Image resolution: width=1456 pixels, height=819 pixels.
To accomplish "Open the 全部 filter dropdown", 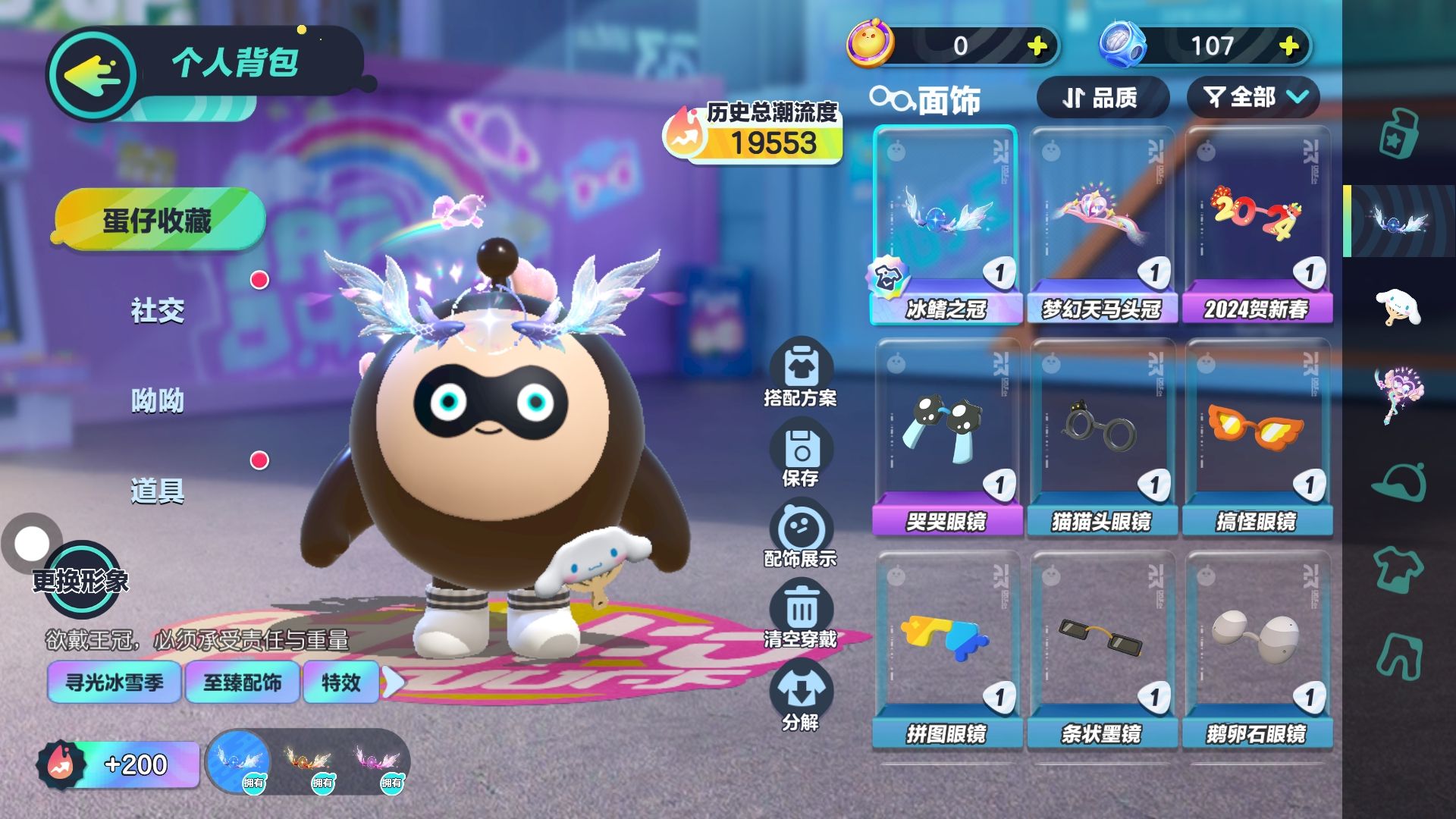I will pyautogui.click(x=1253, y=98).
